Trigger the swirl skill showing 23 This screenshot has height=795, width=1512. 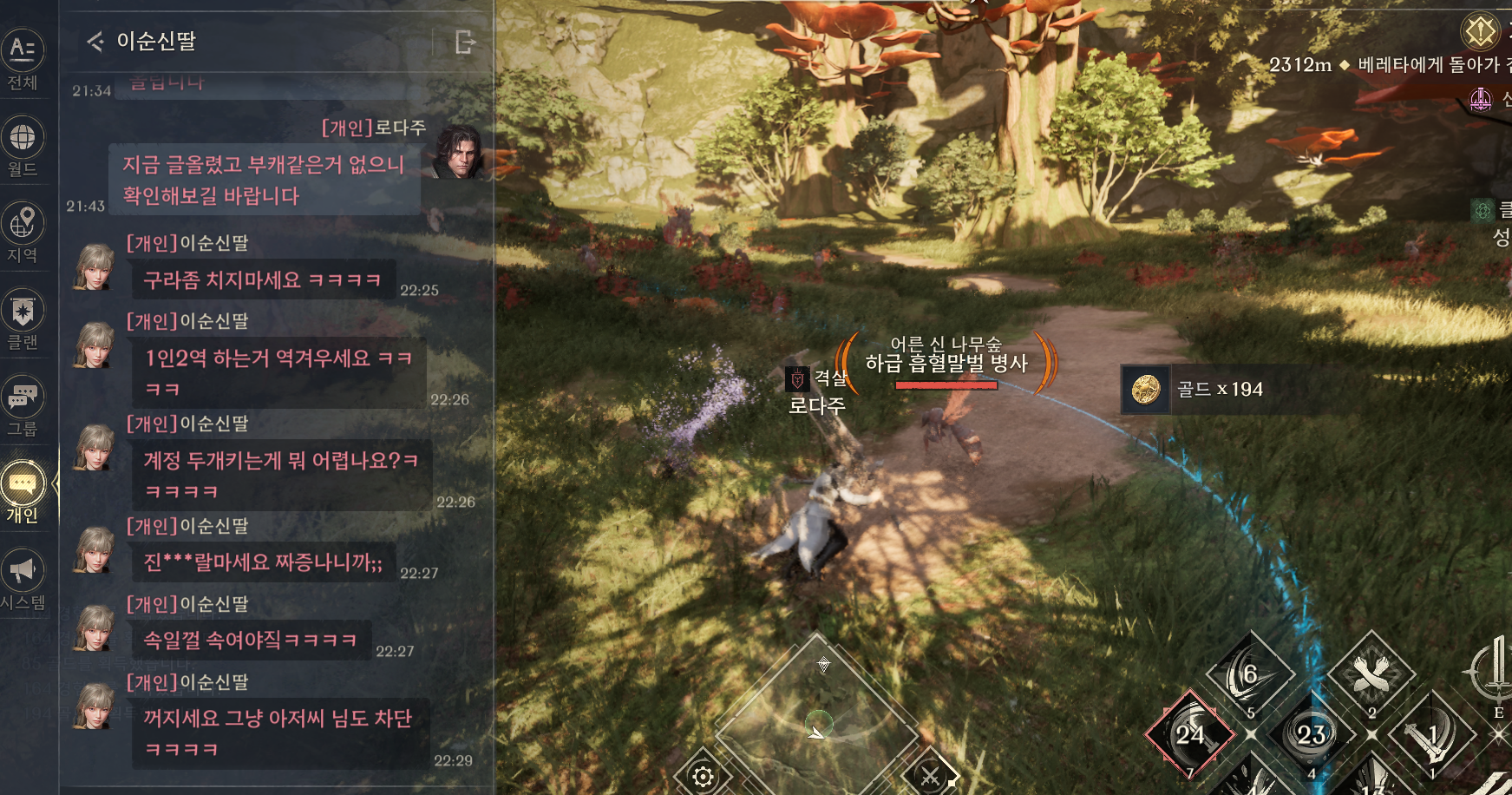1311,734
